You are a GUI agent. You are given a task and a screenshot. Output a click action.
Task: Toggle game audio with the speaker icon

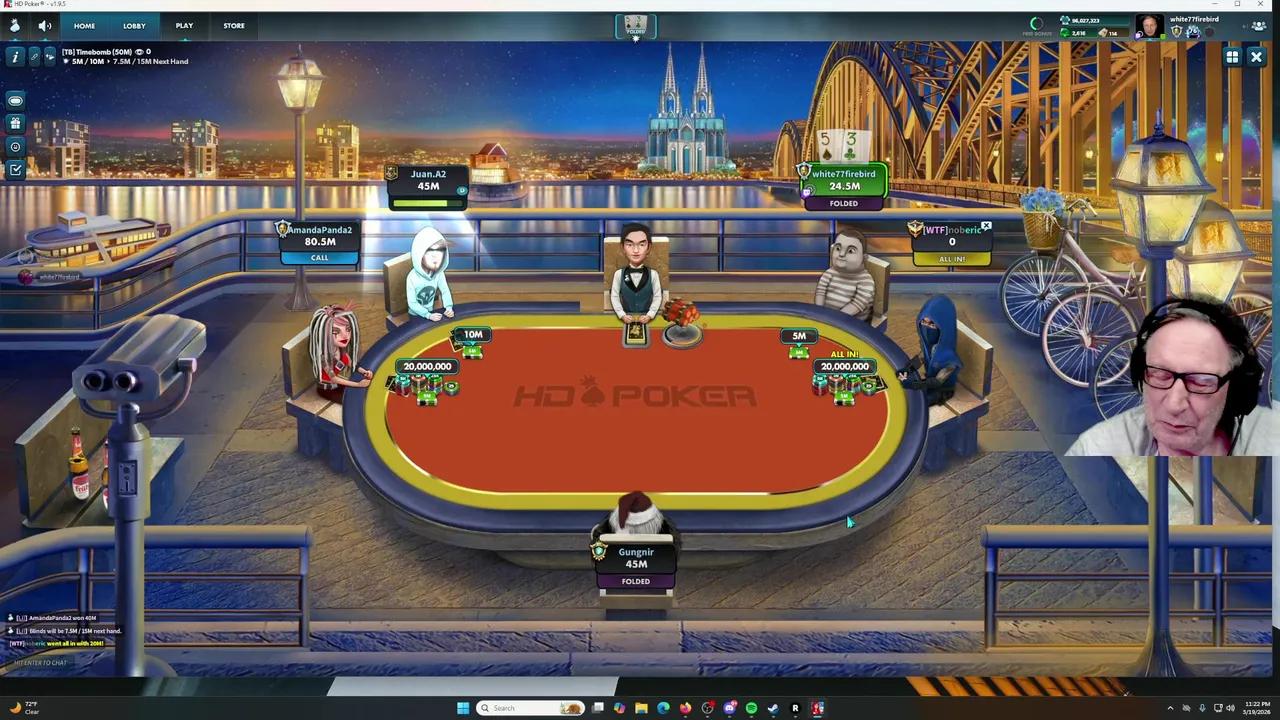45,25
